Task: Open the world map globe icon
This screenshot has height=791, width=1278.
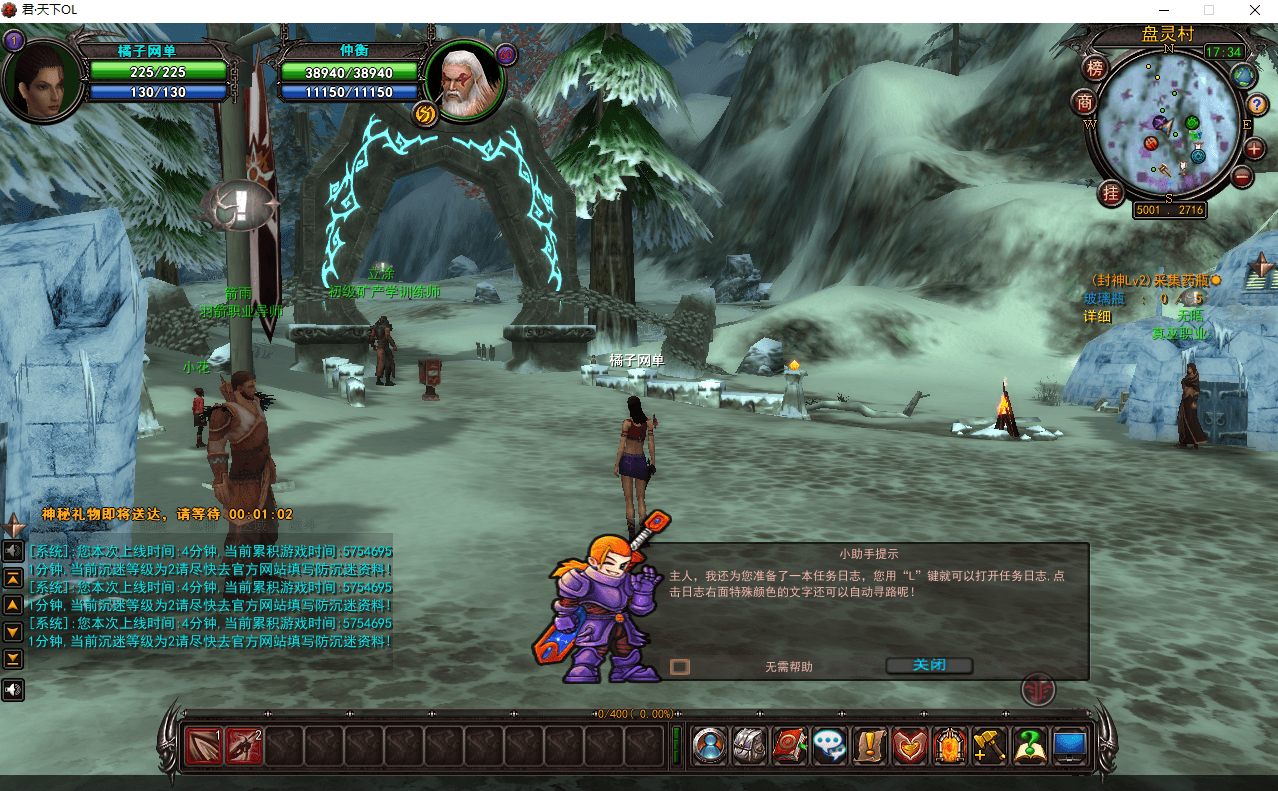Action: [x=1243, y=75]
